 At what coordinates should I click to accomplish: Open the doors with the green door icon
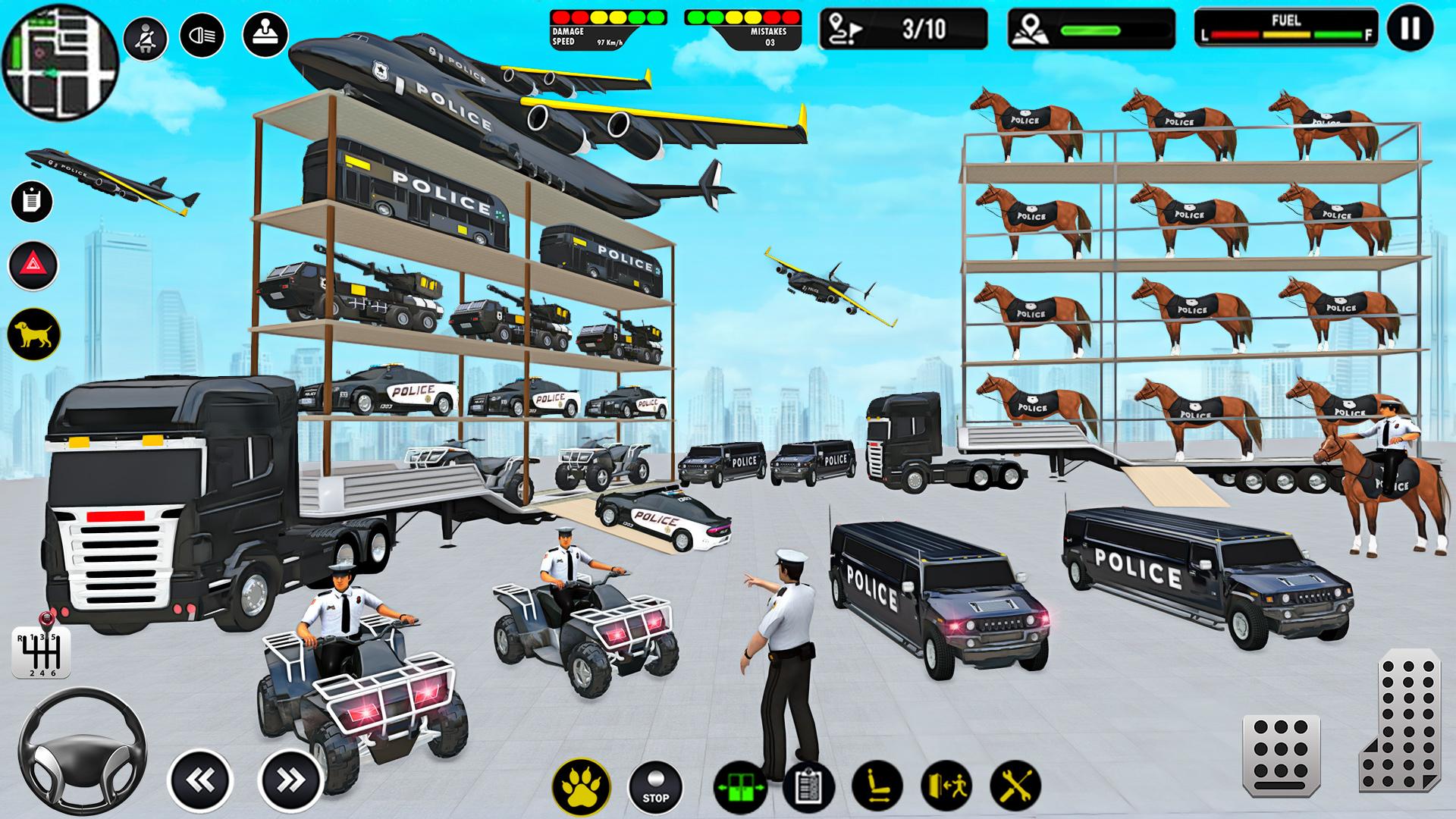739,788
